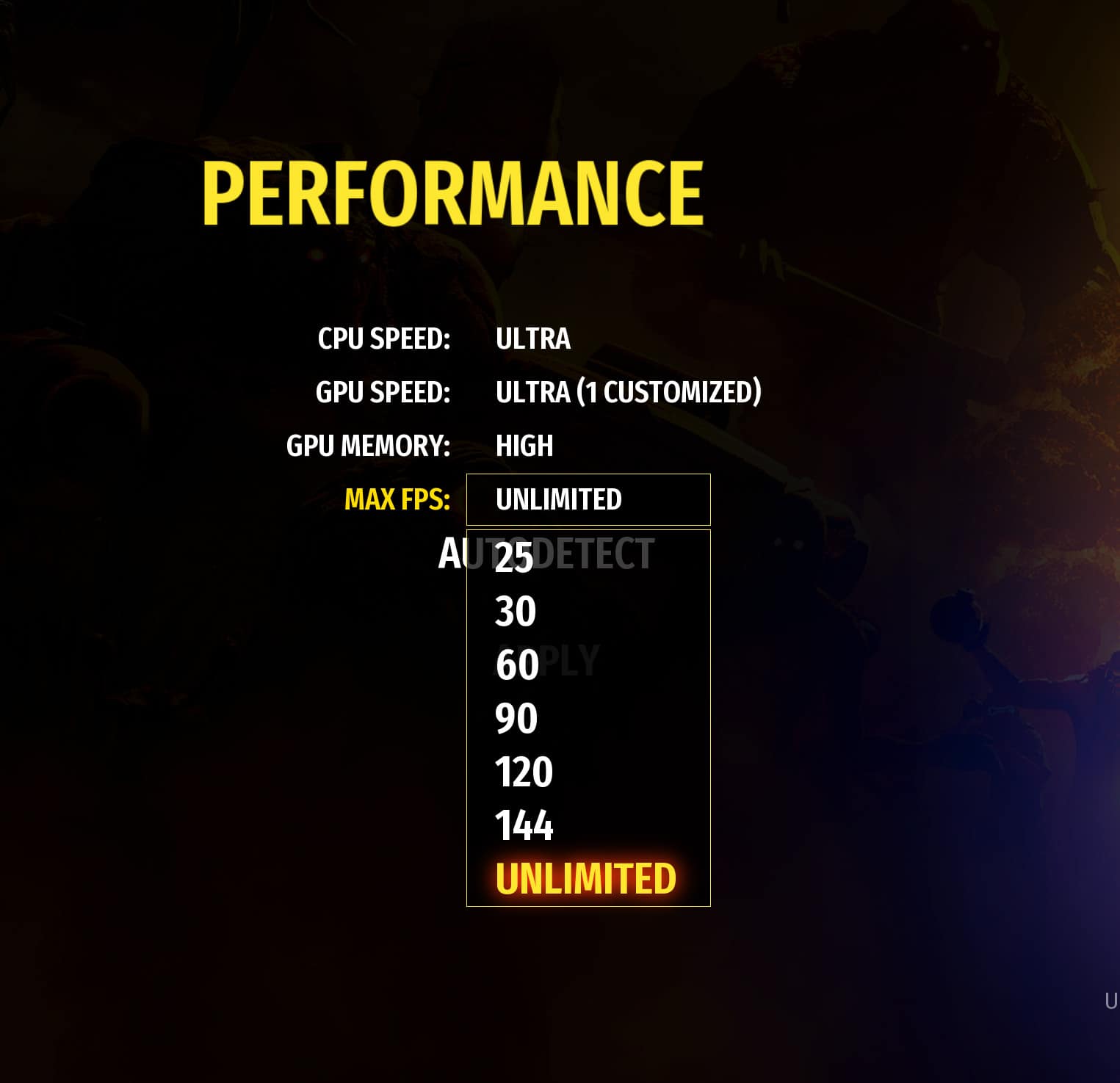Click the MAX FPS label

[x=397, y=499]
